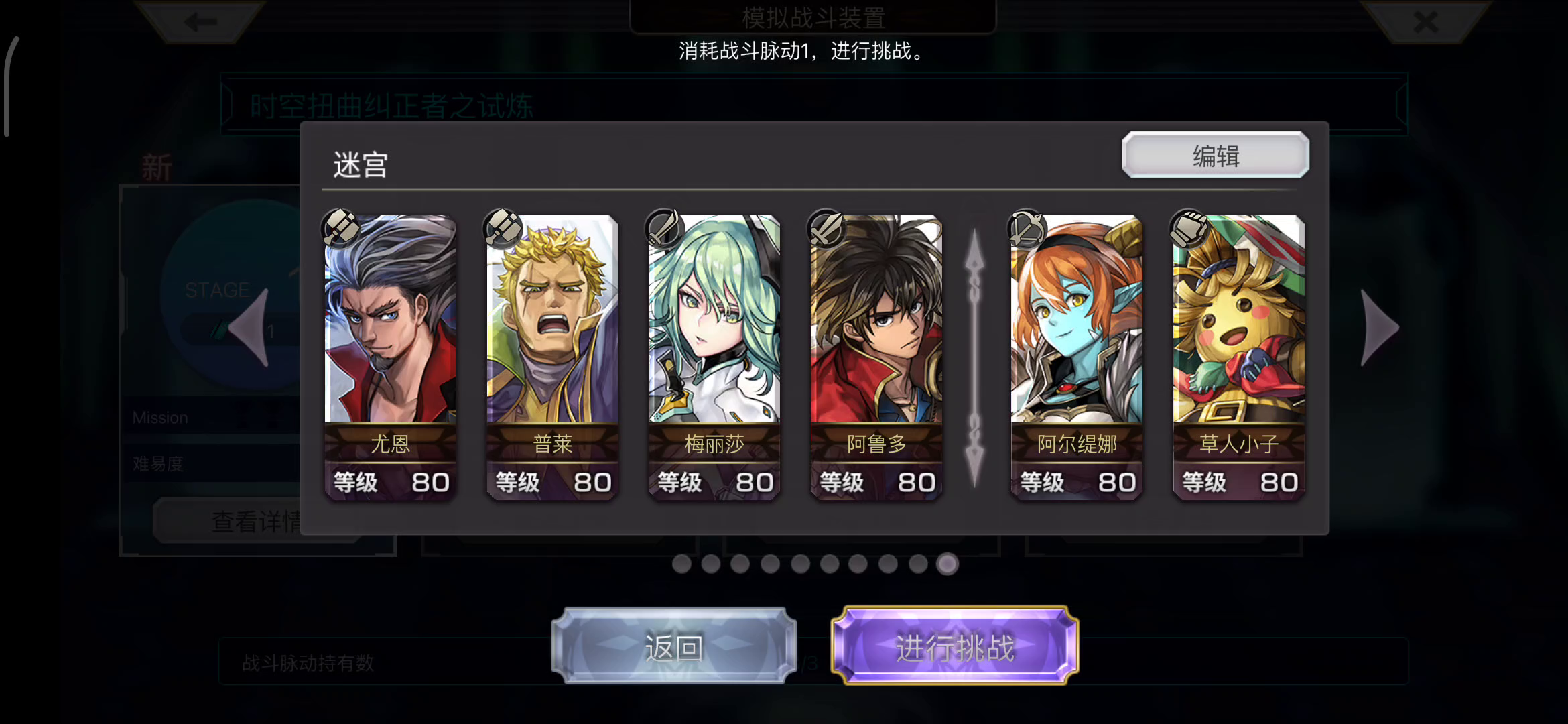Screen dimensions: 1568x724
Task: Click the last page indicator dot
Action: coord(946,565)
